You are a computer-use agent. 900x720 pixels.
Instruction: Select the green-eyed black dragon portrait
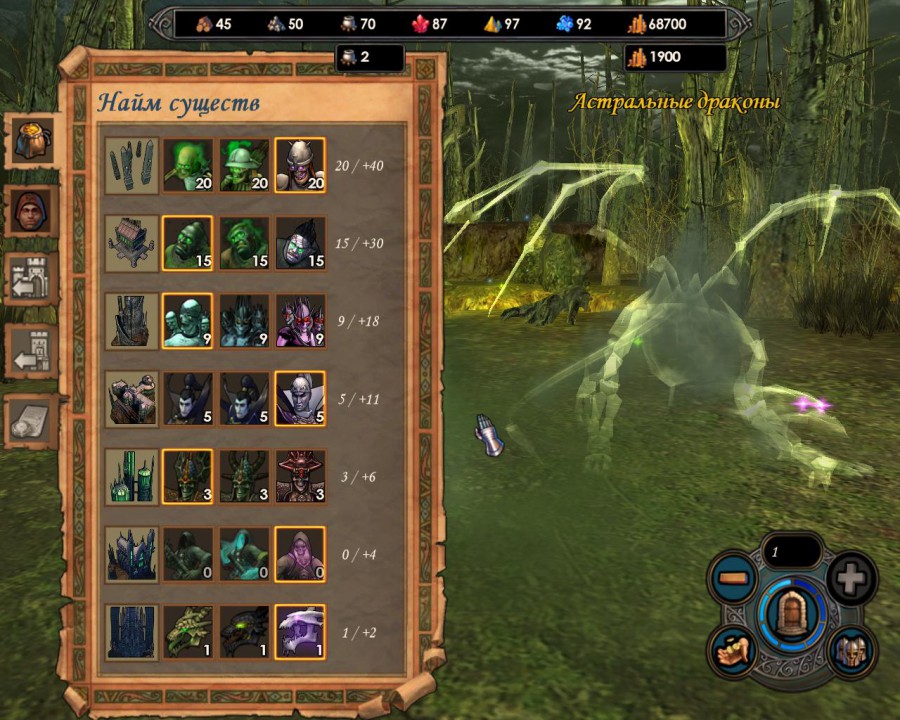[x=244, y=632]
